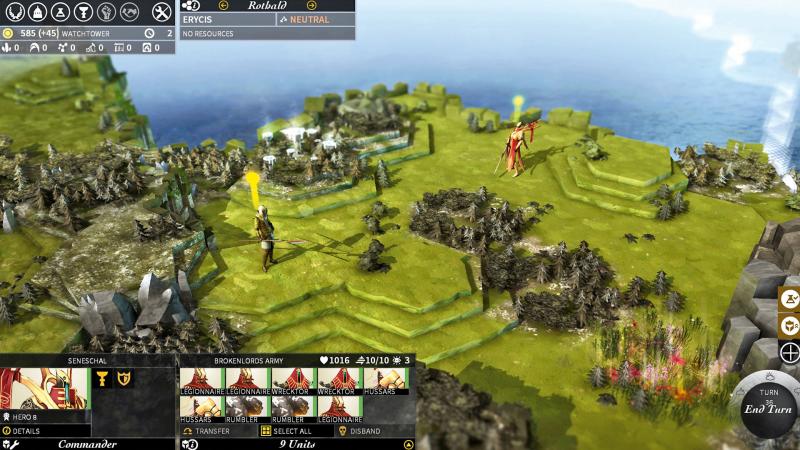Open the quest chalice screen
This screenshot has width=800, height=450.
(x=82, y=12)
